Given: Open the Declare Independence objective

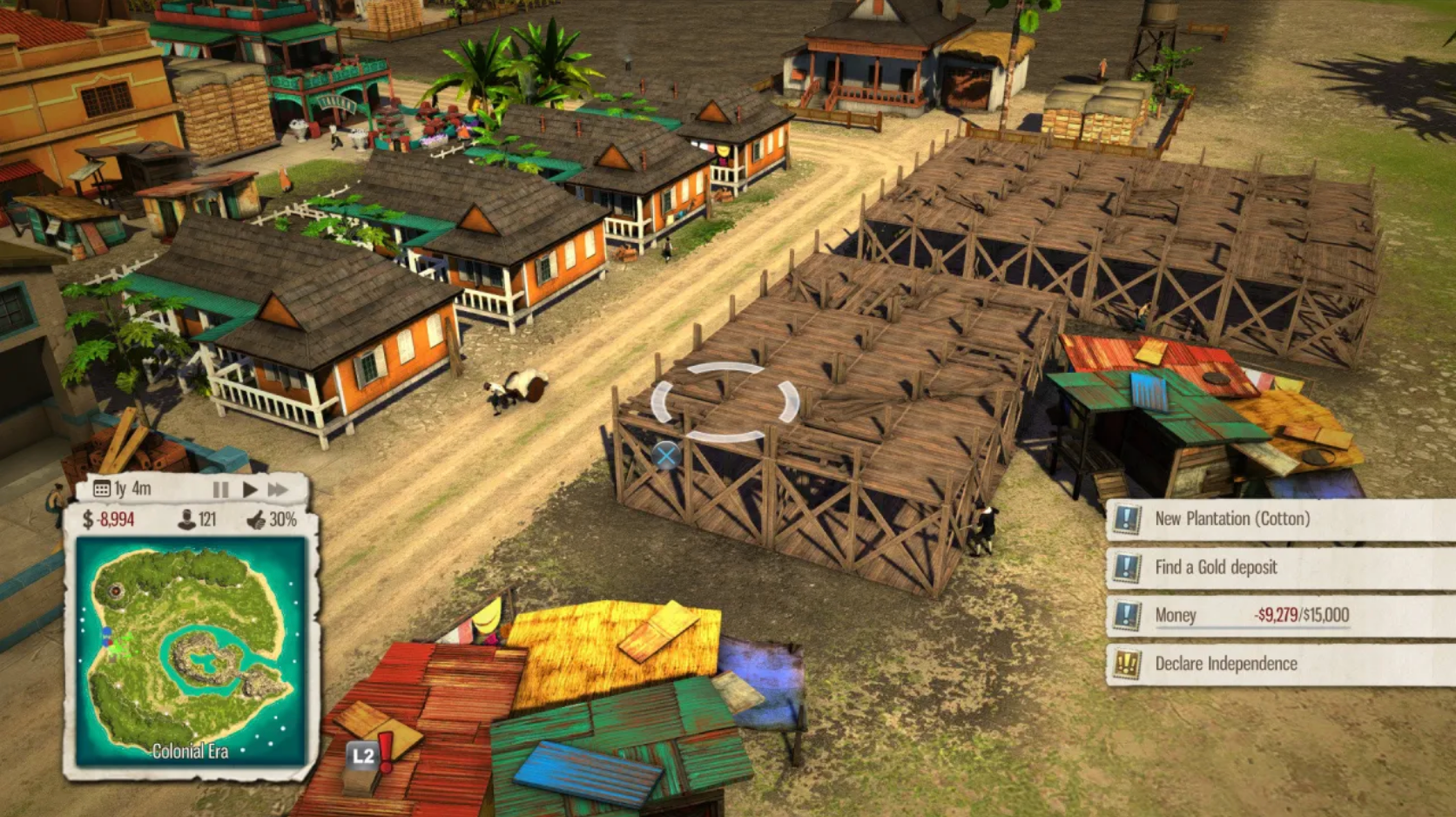Looking at the screenshot, I should click(x=1228, y=664).
